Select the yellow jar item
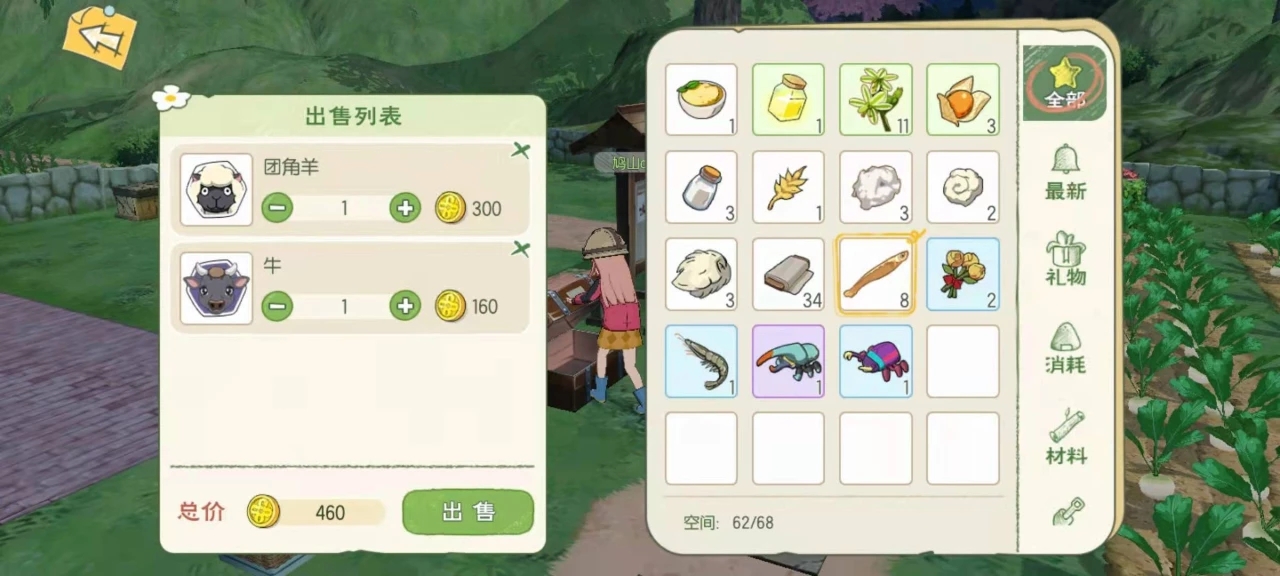1280x576 pixels. point(788,100)
